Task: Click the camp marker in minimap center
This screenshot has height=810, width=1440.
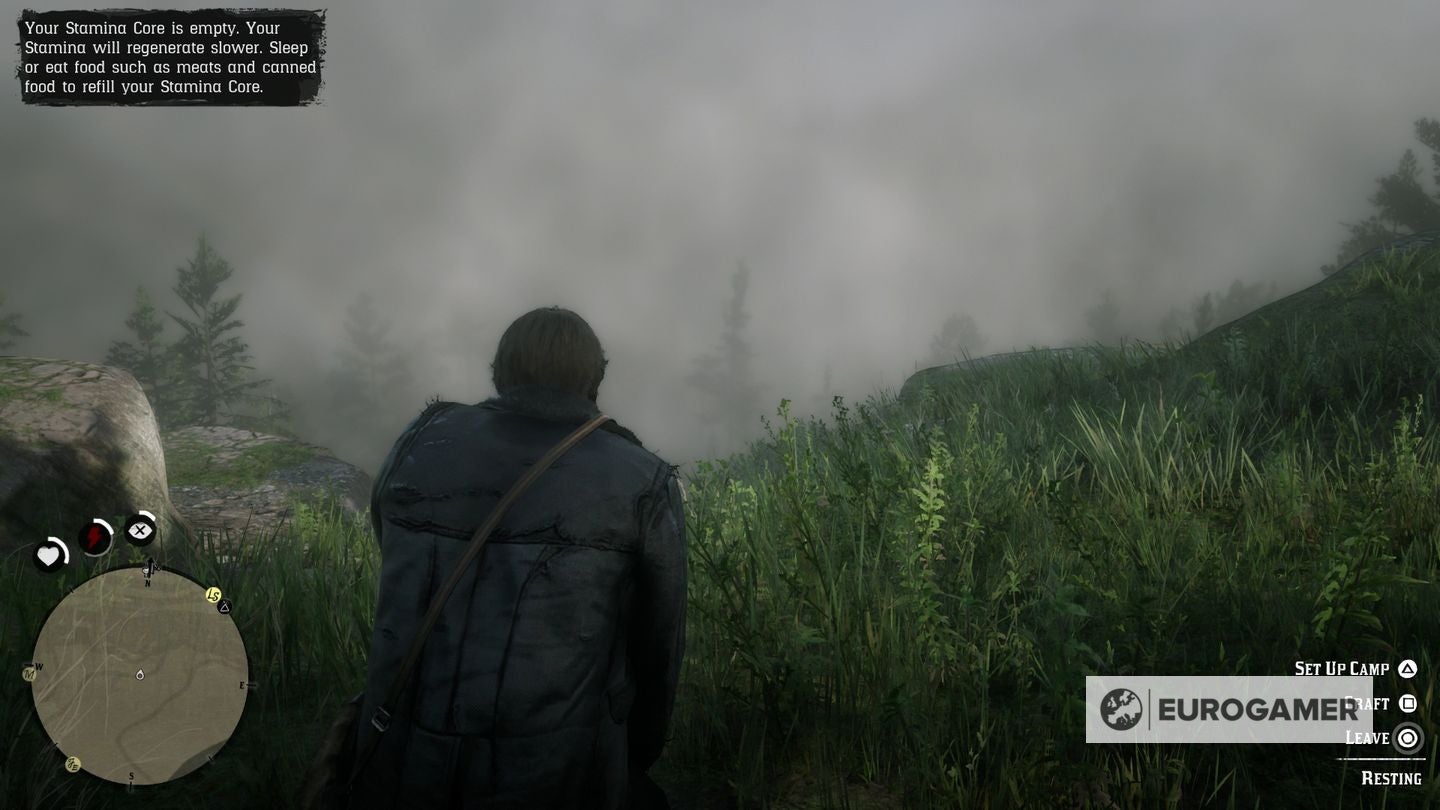Action: tap(141, 675)
